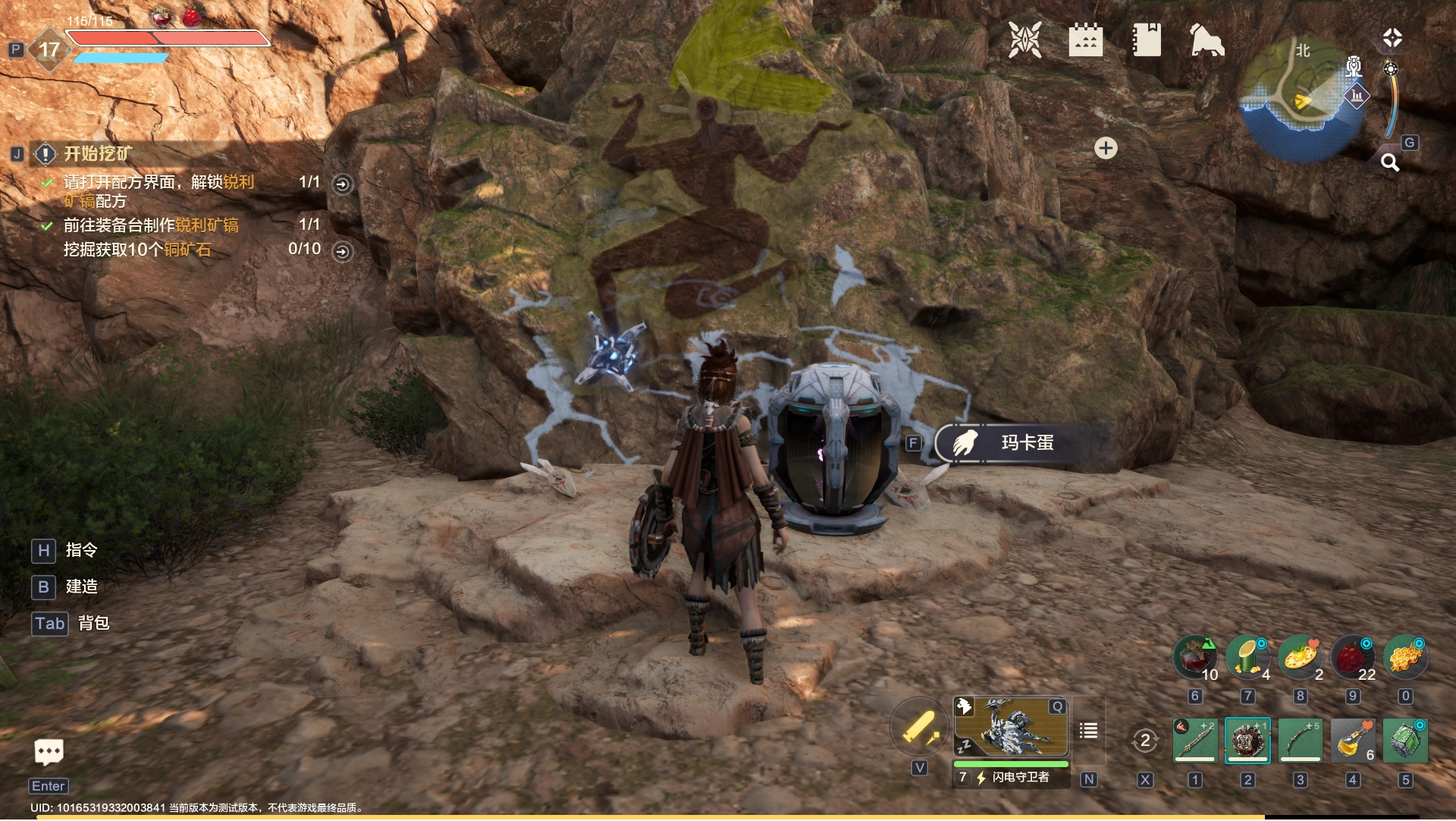Select the bow weapon slot
Screen dimensions: 1456x821
tap(1301, 740)
